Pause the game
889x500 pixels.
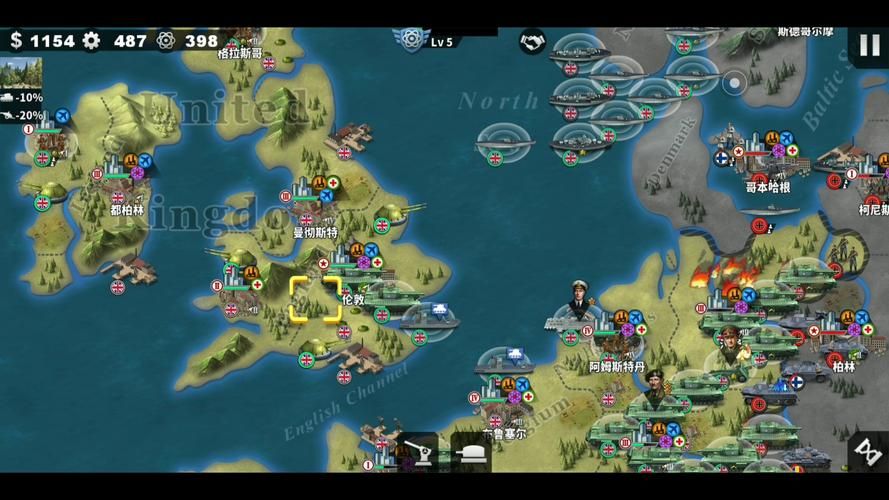tap(865, 44)
